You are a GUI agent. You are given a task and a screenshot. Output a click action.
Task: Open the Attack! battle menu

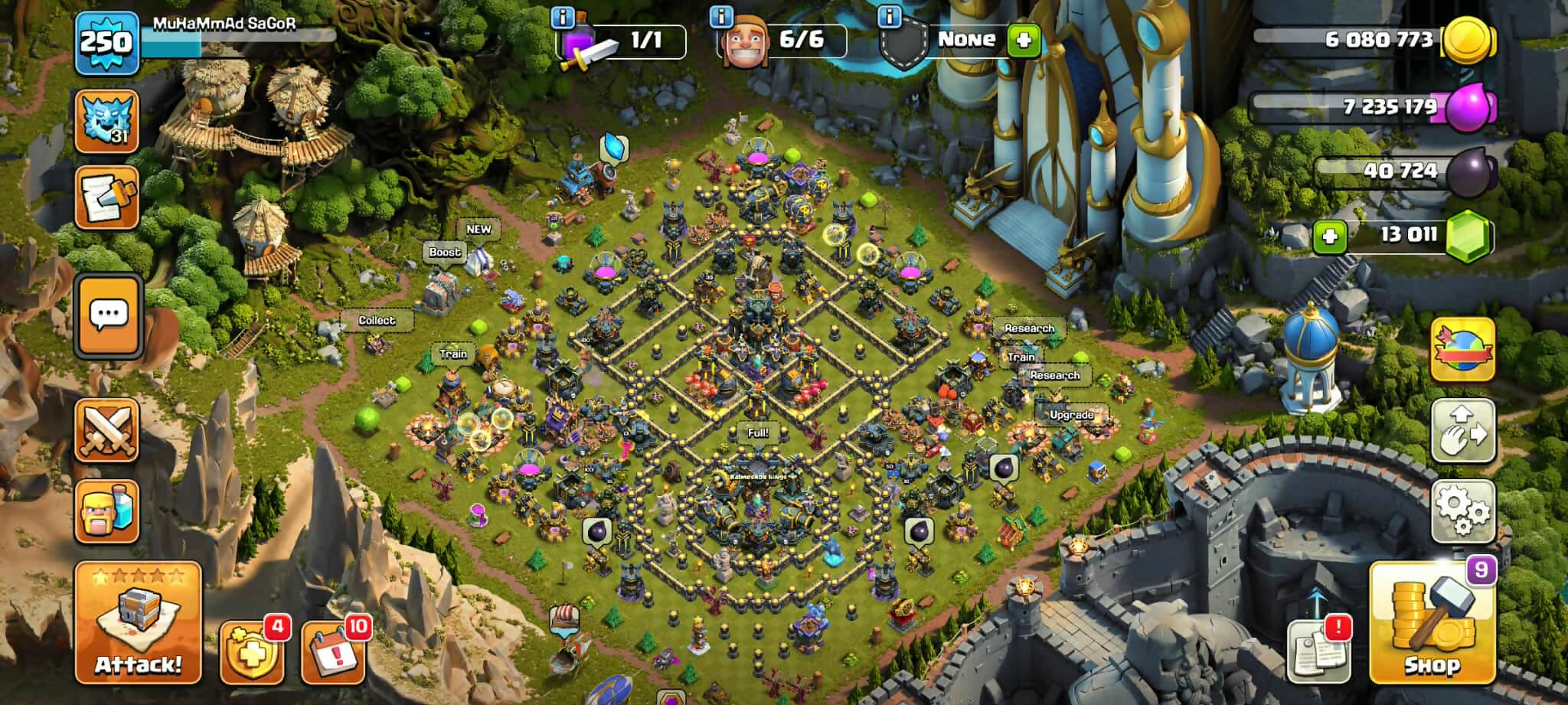click(138, 622)
